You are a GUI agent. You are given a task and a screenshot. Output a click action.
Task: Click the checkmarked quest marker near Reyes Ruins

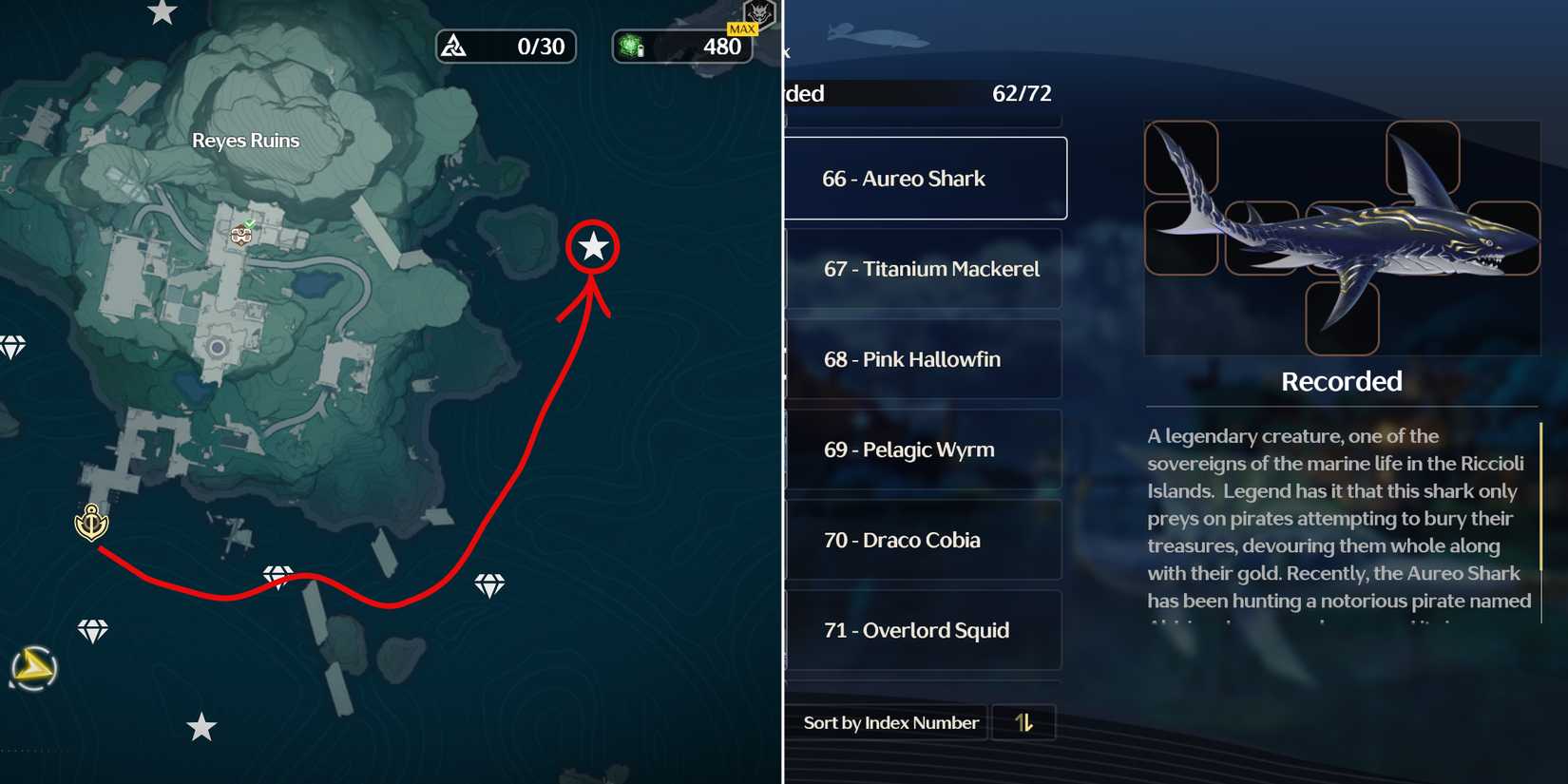pyautogui.click(x=240, y=233)
